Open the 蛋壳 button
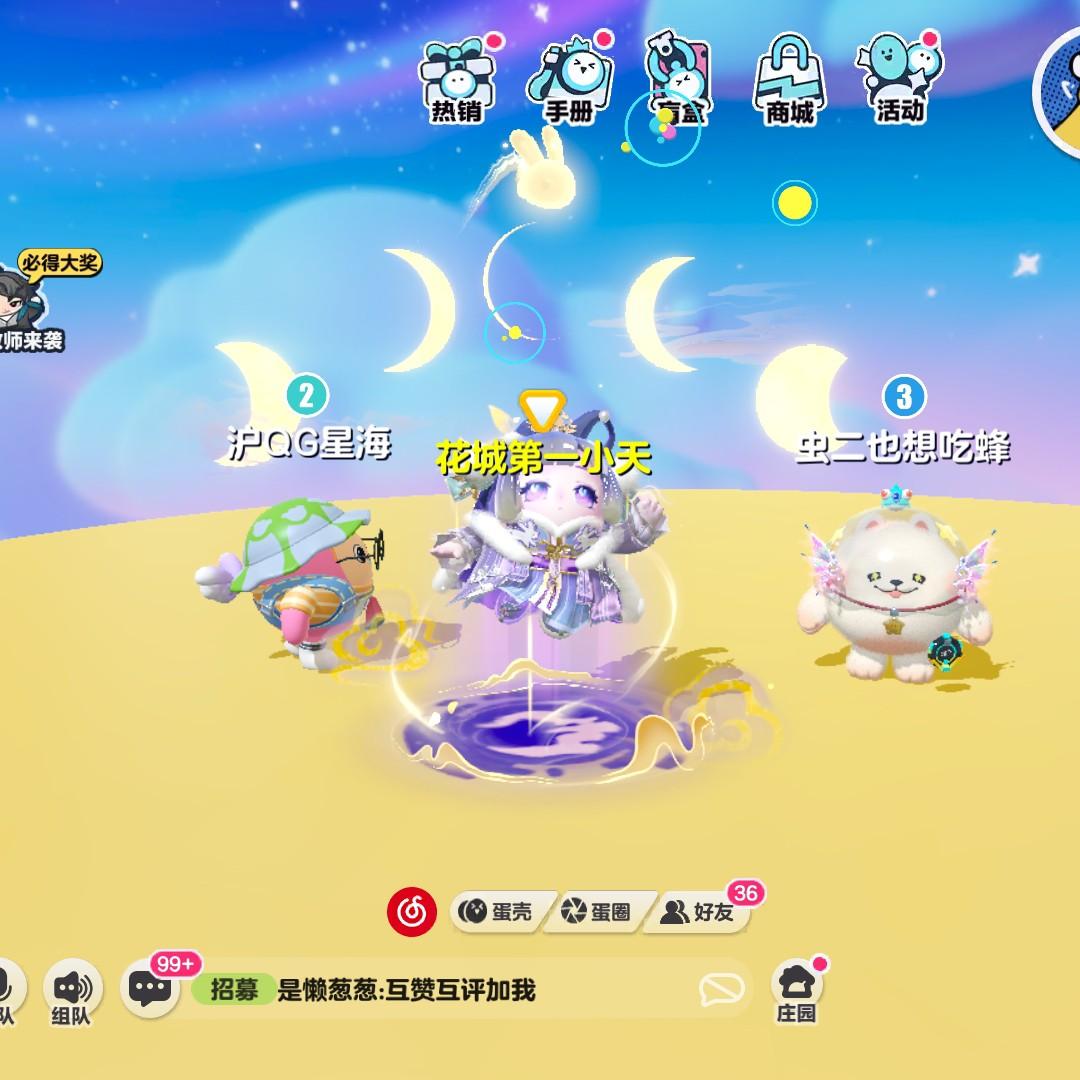The image size is (1080, 1080). pyautogui.click(x=497, y=911)
